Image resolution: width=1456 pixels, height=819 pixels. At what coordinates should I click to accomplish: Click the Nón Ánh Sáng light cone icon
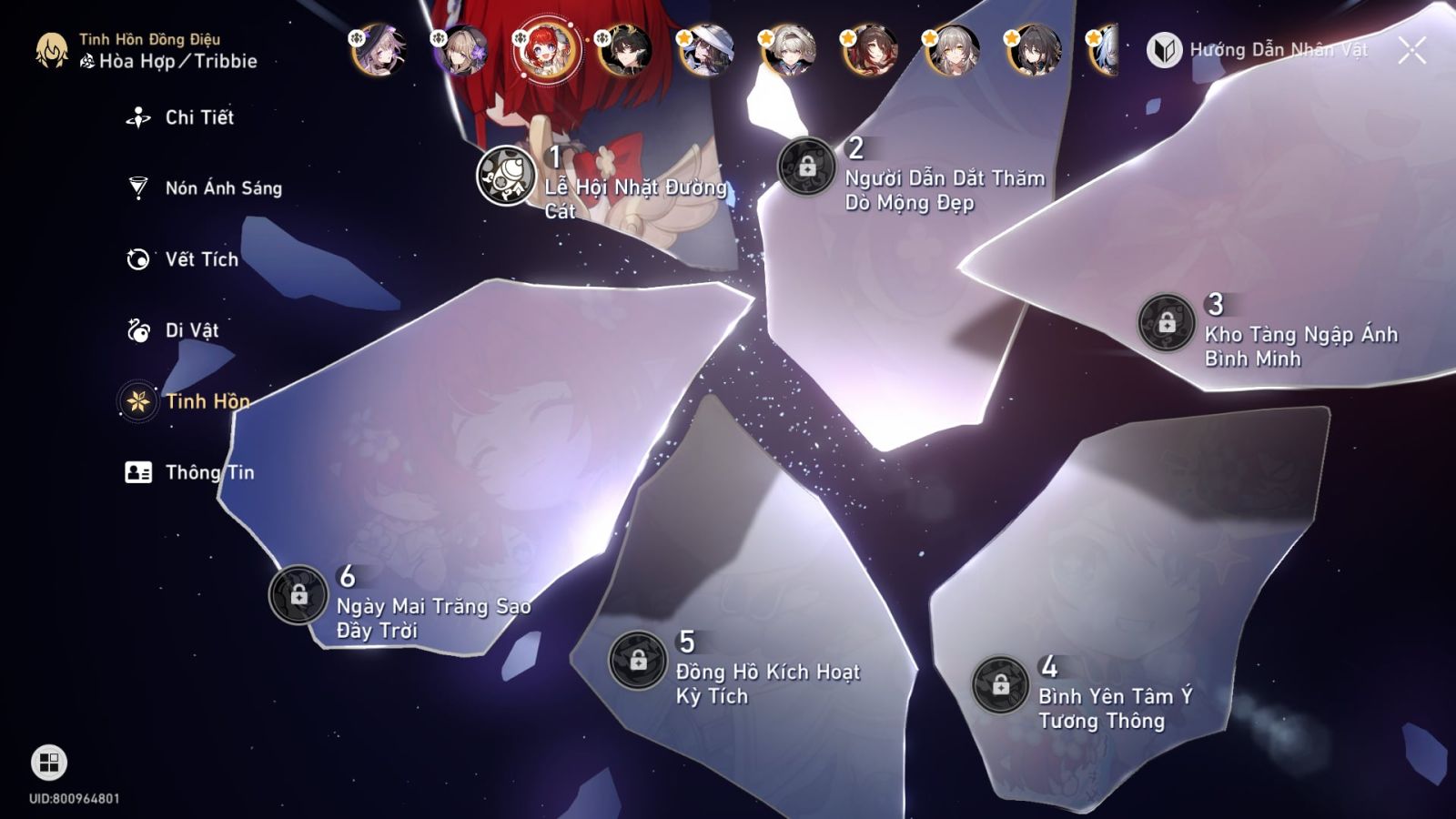point(136,187)
